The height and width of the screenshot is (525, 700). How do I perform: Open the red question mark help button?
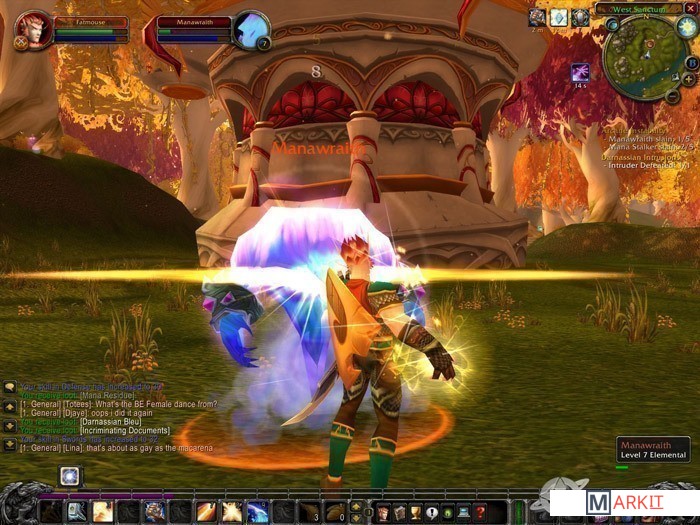(x=480, y=511)
